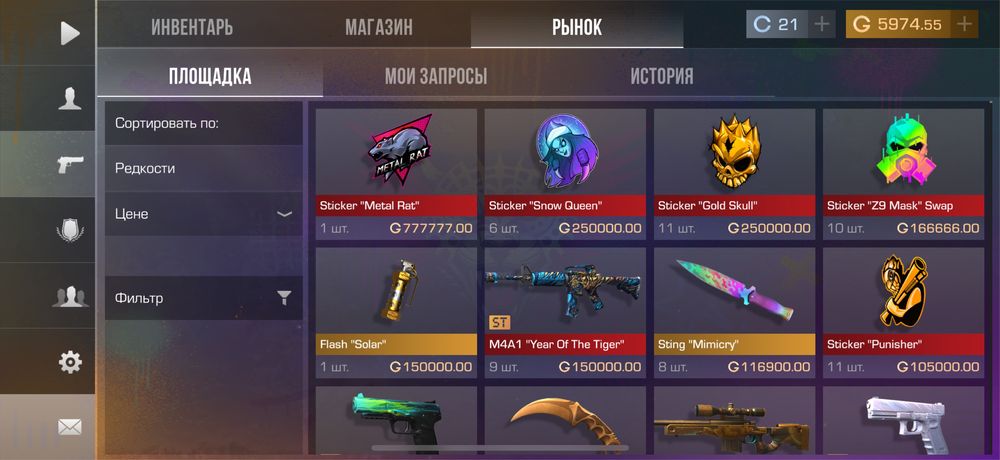Add more silver coins with plus button
1000x460 pixels.
point(822,24)
